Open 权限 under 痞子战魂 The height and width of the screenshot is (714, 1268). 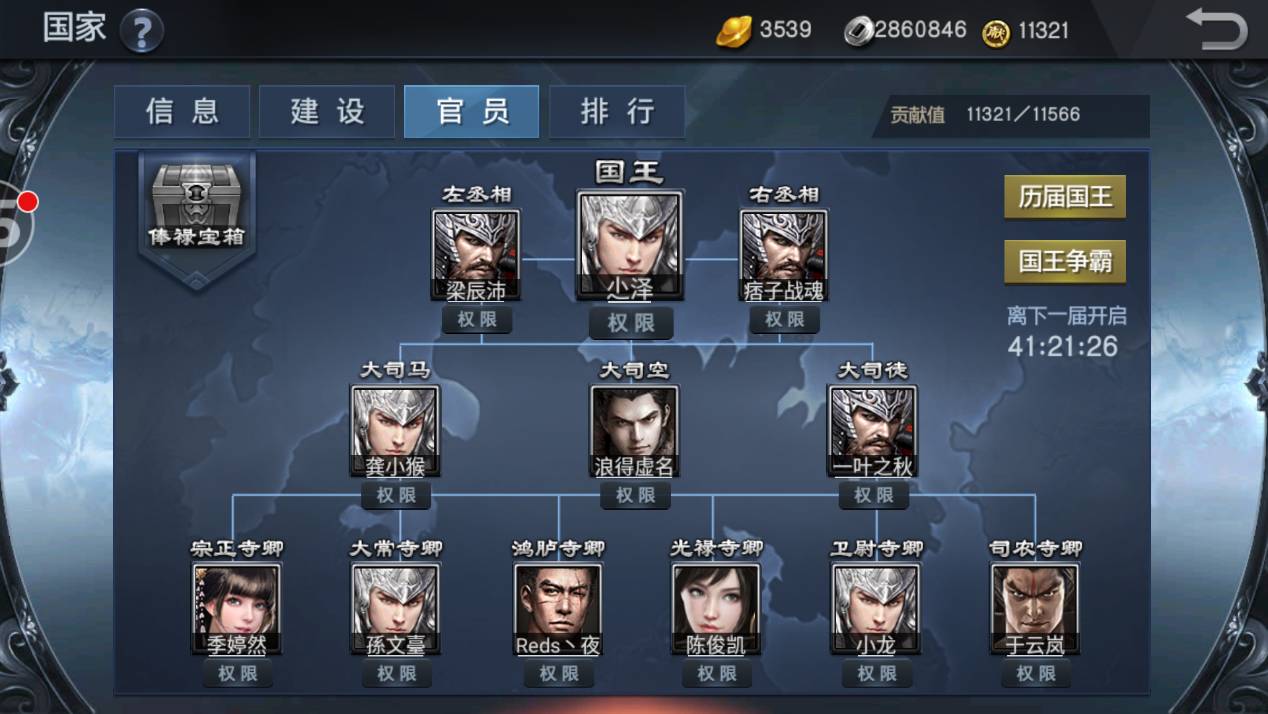pos(784,320)
